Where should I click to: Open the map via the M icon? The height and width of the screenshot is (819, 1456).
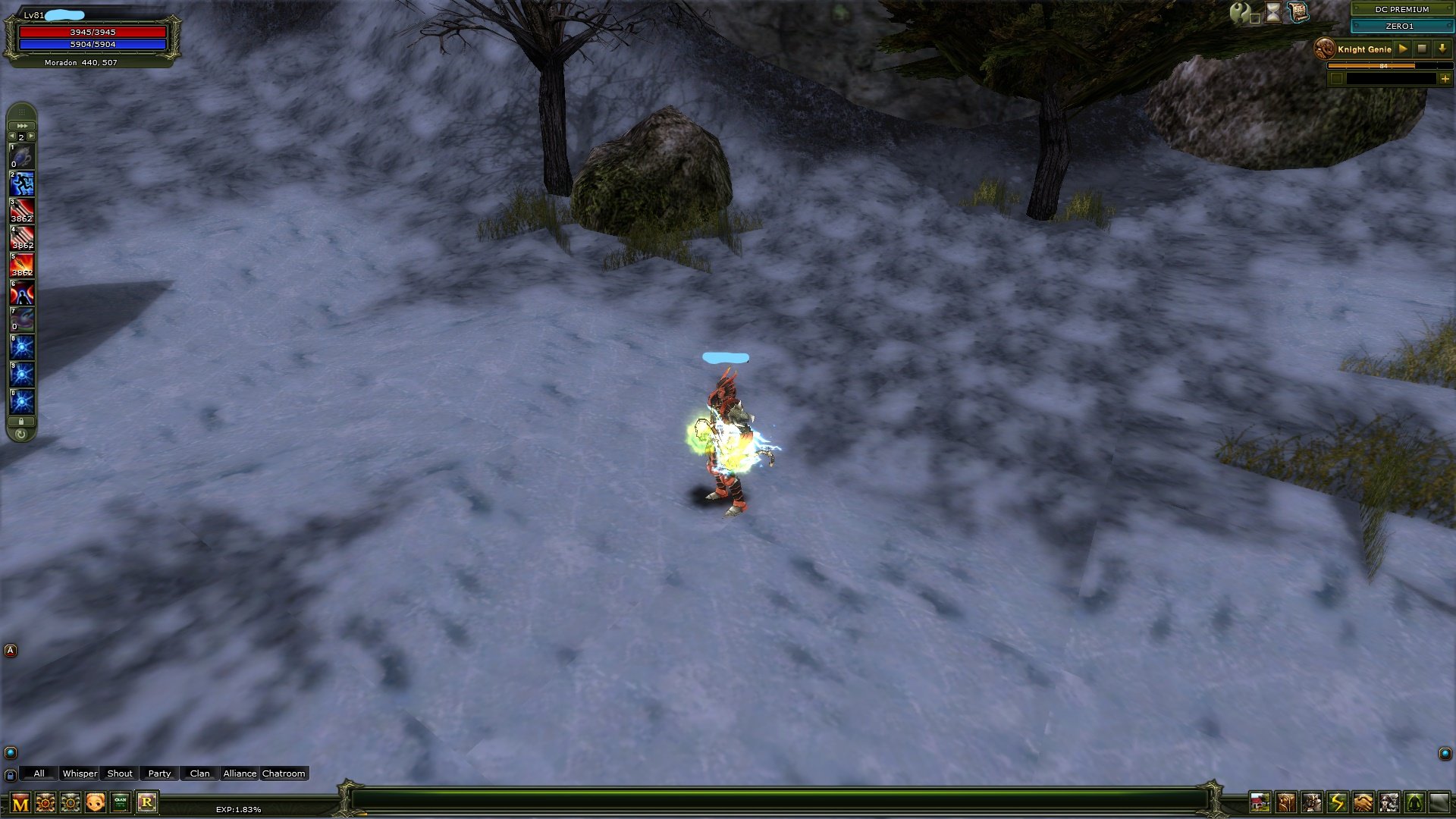tap(20, 802)
